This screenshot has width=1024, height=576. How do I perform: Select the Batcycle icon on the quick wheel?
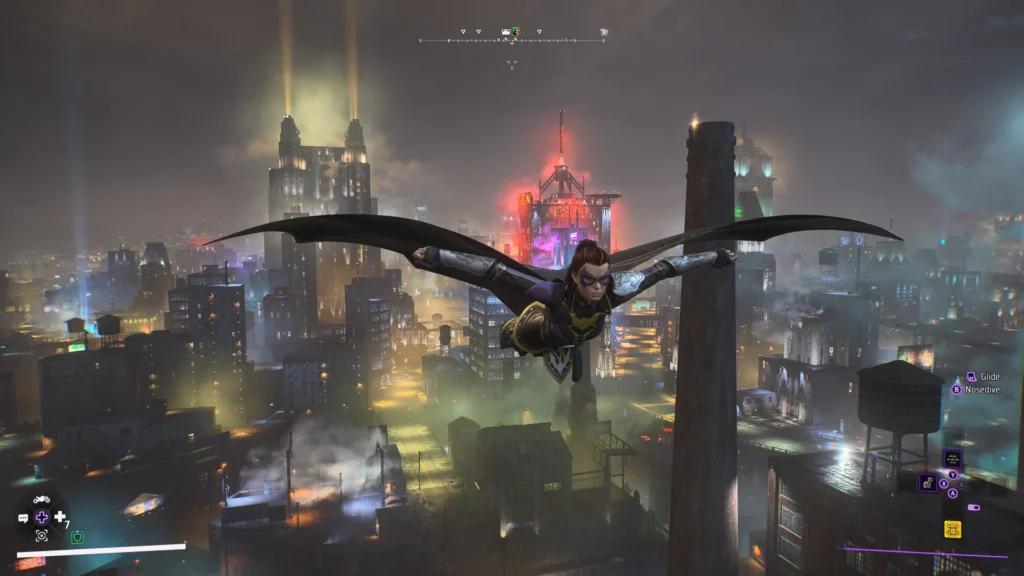(x=42, y=499)
